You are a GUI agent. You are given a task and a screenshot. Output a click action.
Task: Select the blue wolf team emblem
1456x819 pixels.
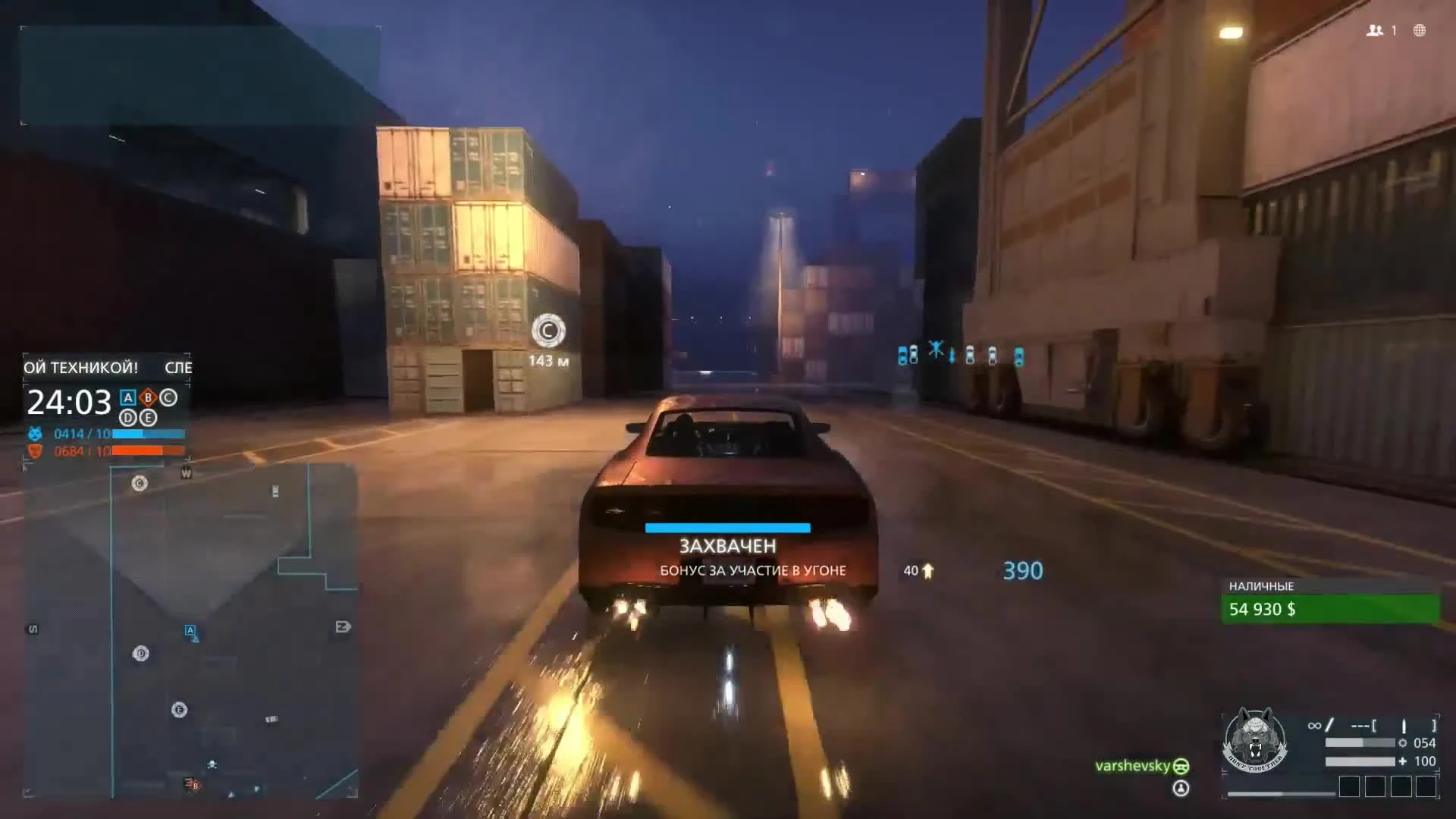pos(35,434)
